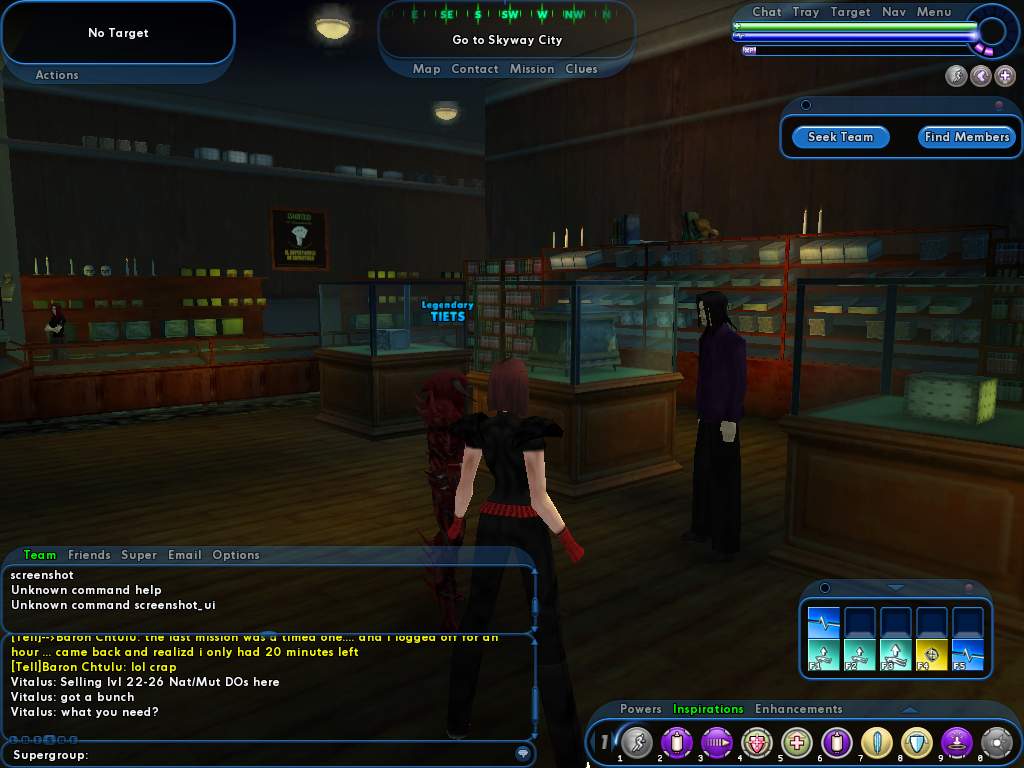The height and width of the screenshot is (768, 1024).
Task: Open Find Members search
Action: tap(966, 137)
